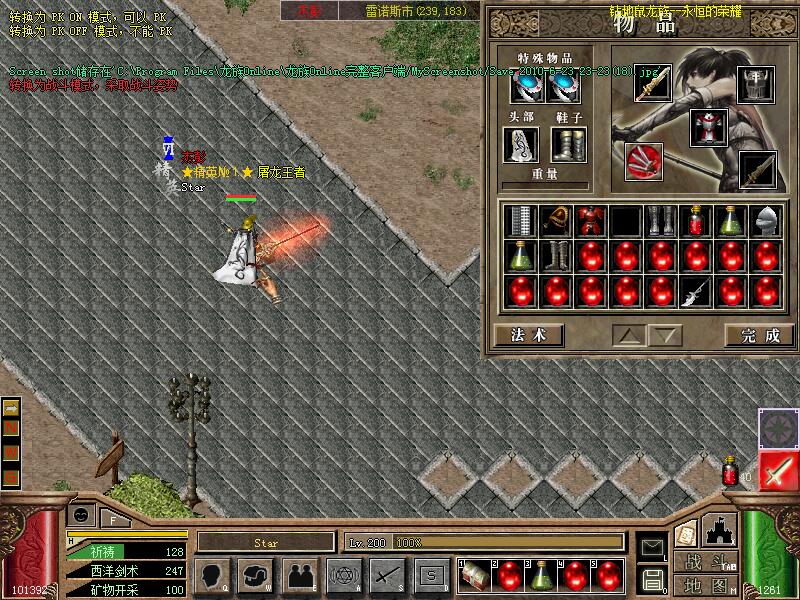Page the inventory down with the down arrow

pyautogui.click(x=667, y=335)
